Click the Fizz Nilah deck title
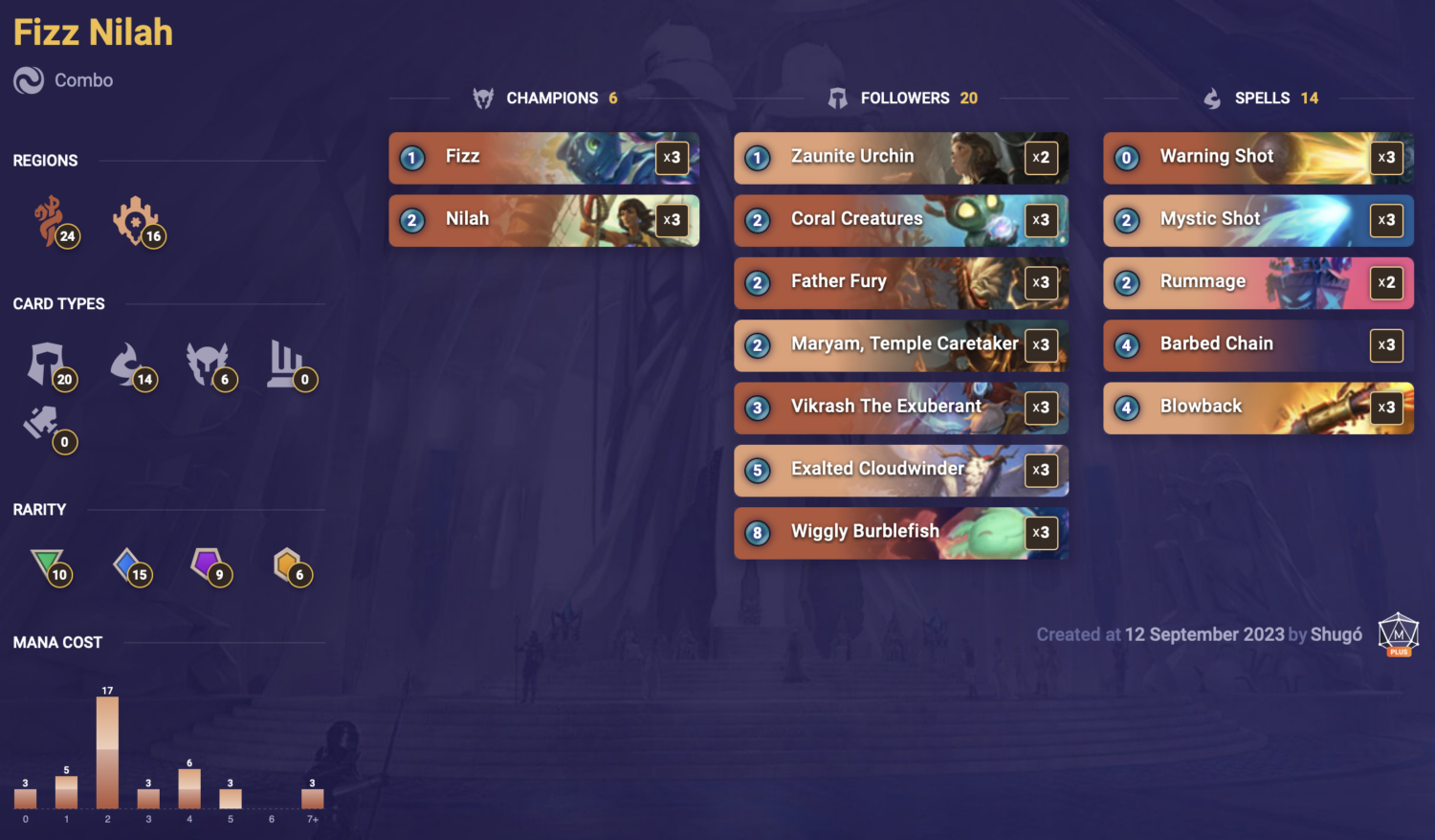The width and height of the screenshot is (1435, 840). [x=92, y=32]
